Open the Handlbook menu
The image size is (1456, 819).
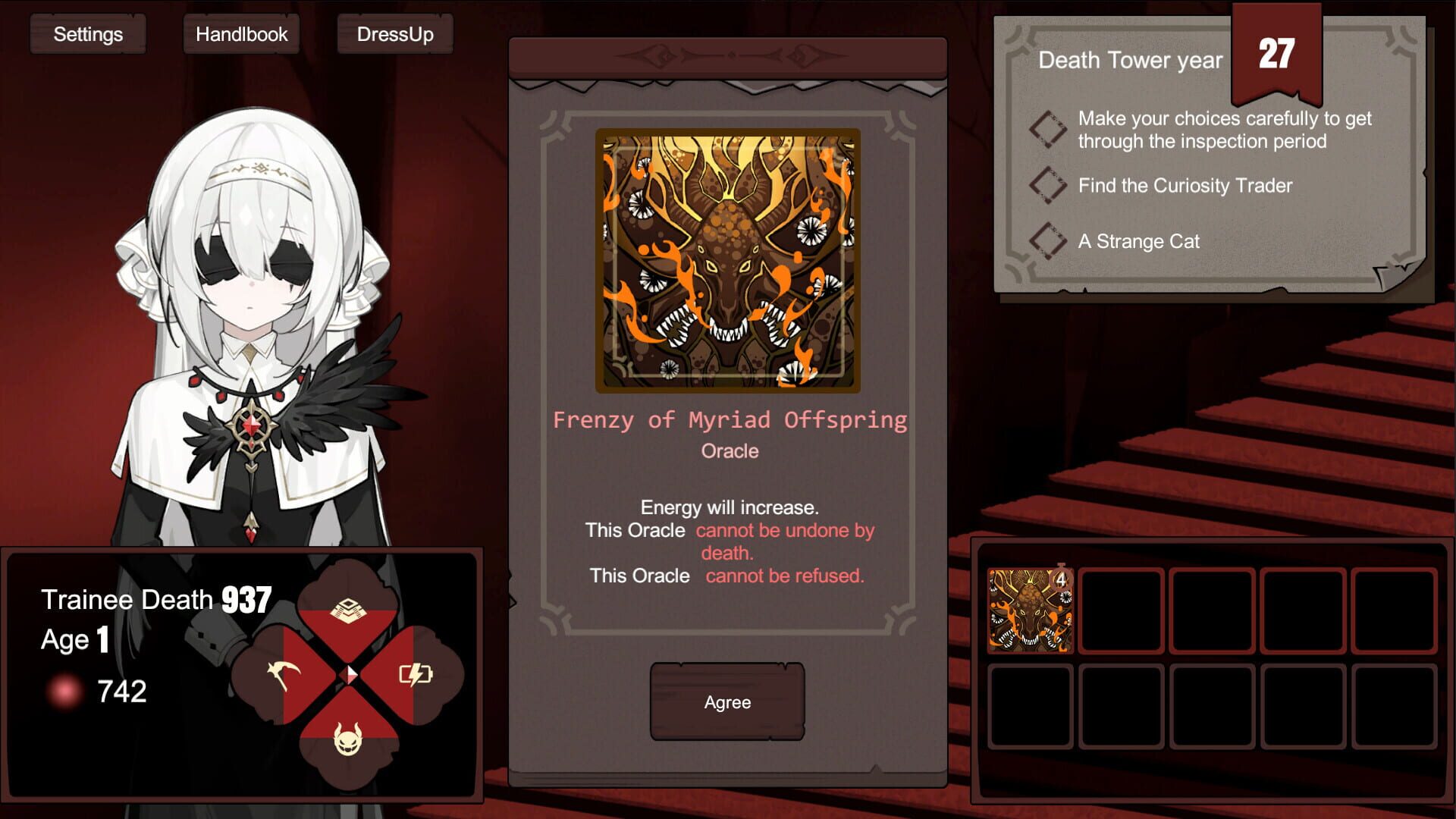(x=241, y=33)
